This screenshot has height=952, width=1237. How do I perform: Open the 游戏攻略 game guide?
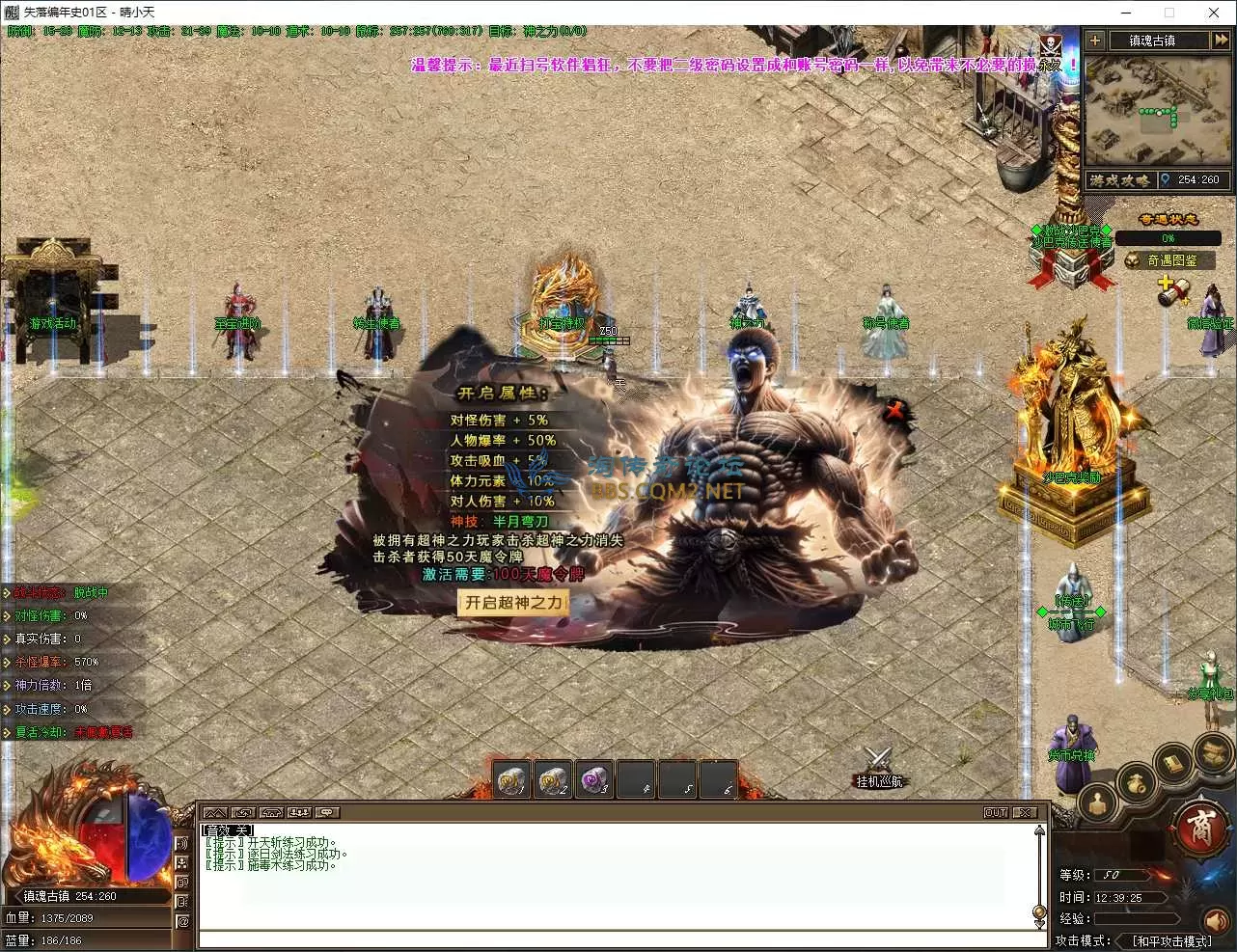[x=1119, y=180]
